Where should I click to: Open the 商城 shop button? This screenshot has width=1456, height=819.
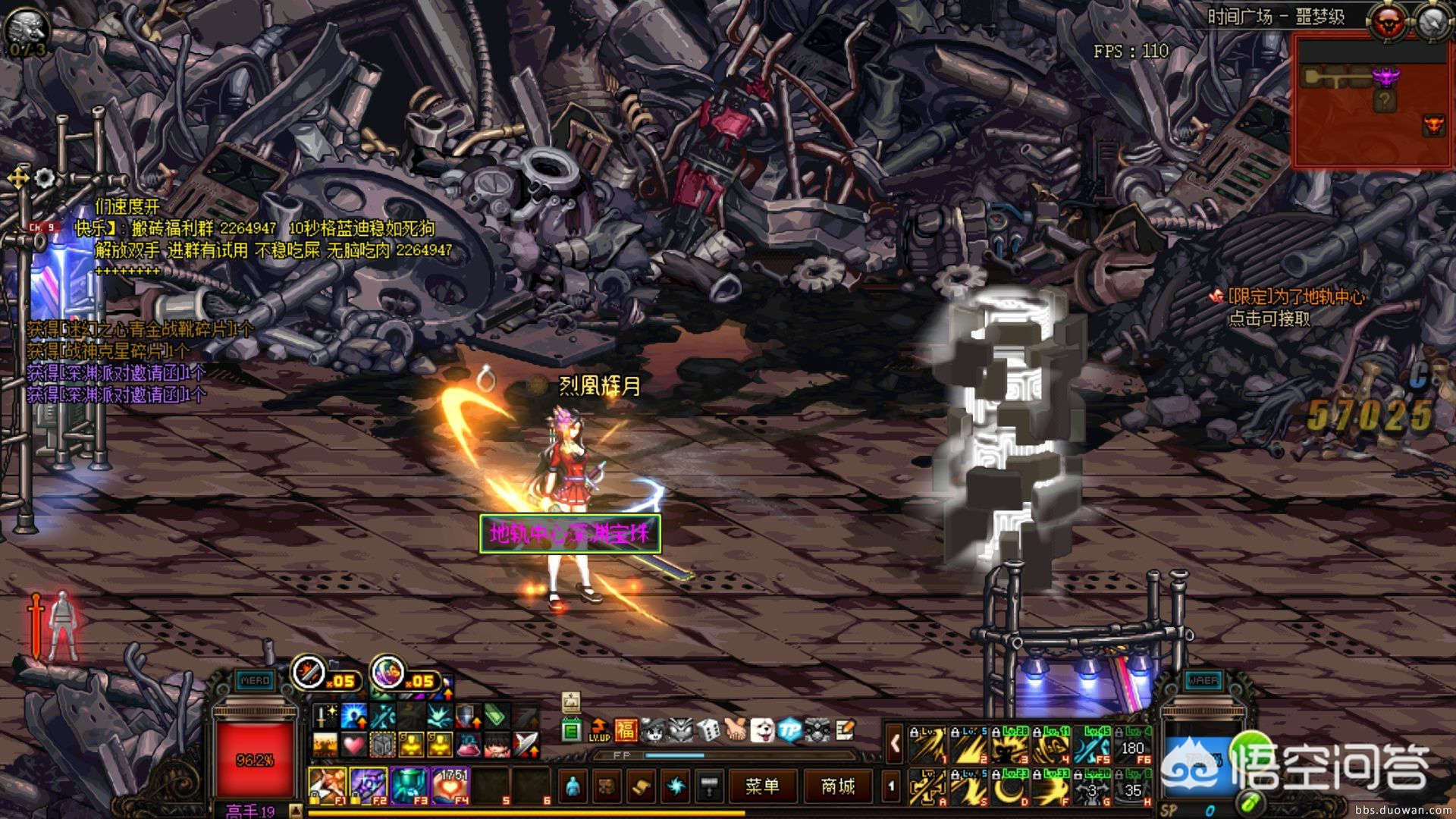pyautogui.click(x=838, y=786)
